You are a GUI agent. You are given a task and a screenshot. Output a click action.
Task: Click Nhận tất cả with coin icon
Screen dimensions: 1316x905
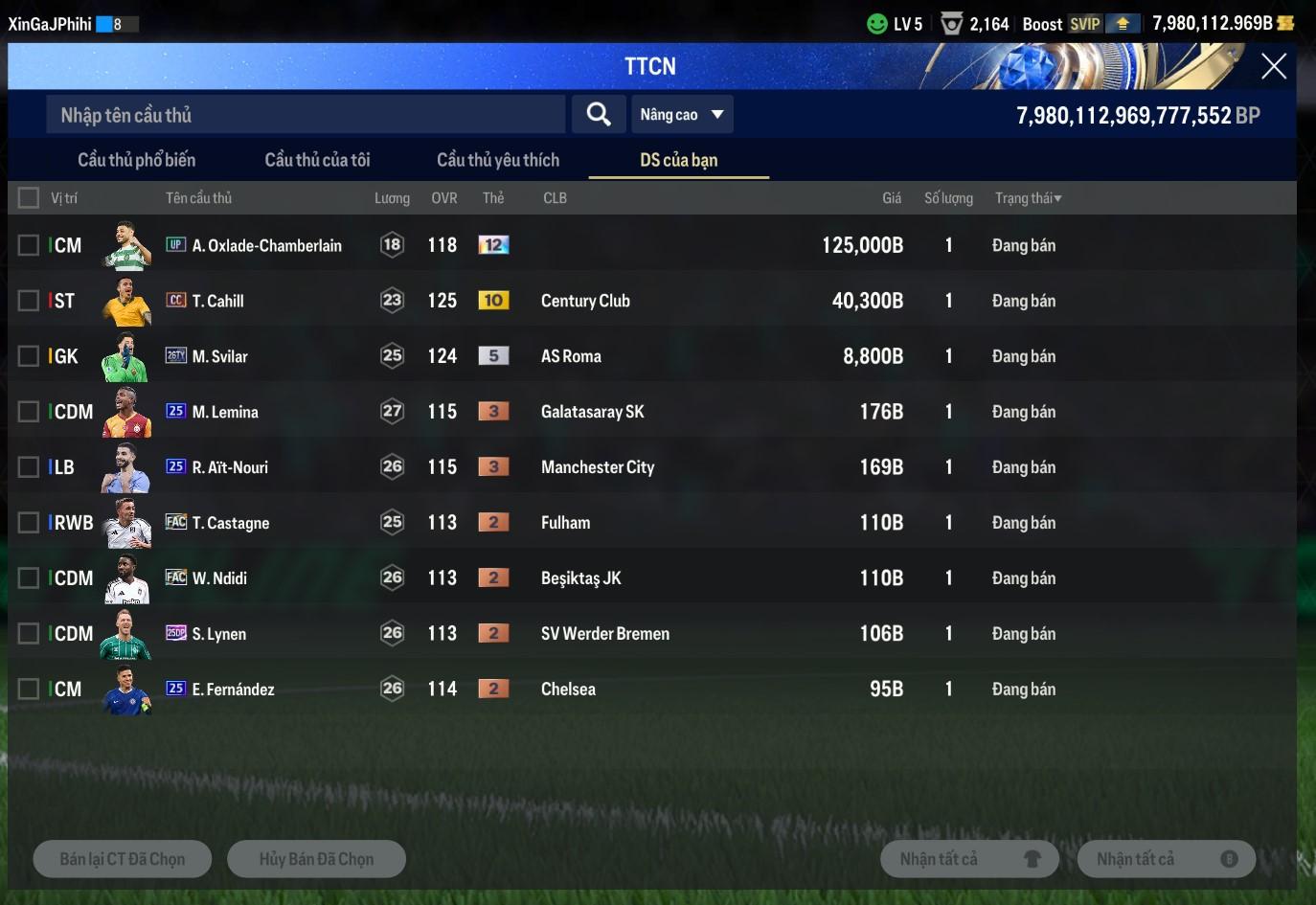coord(1167,859)
